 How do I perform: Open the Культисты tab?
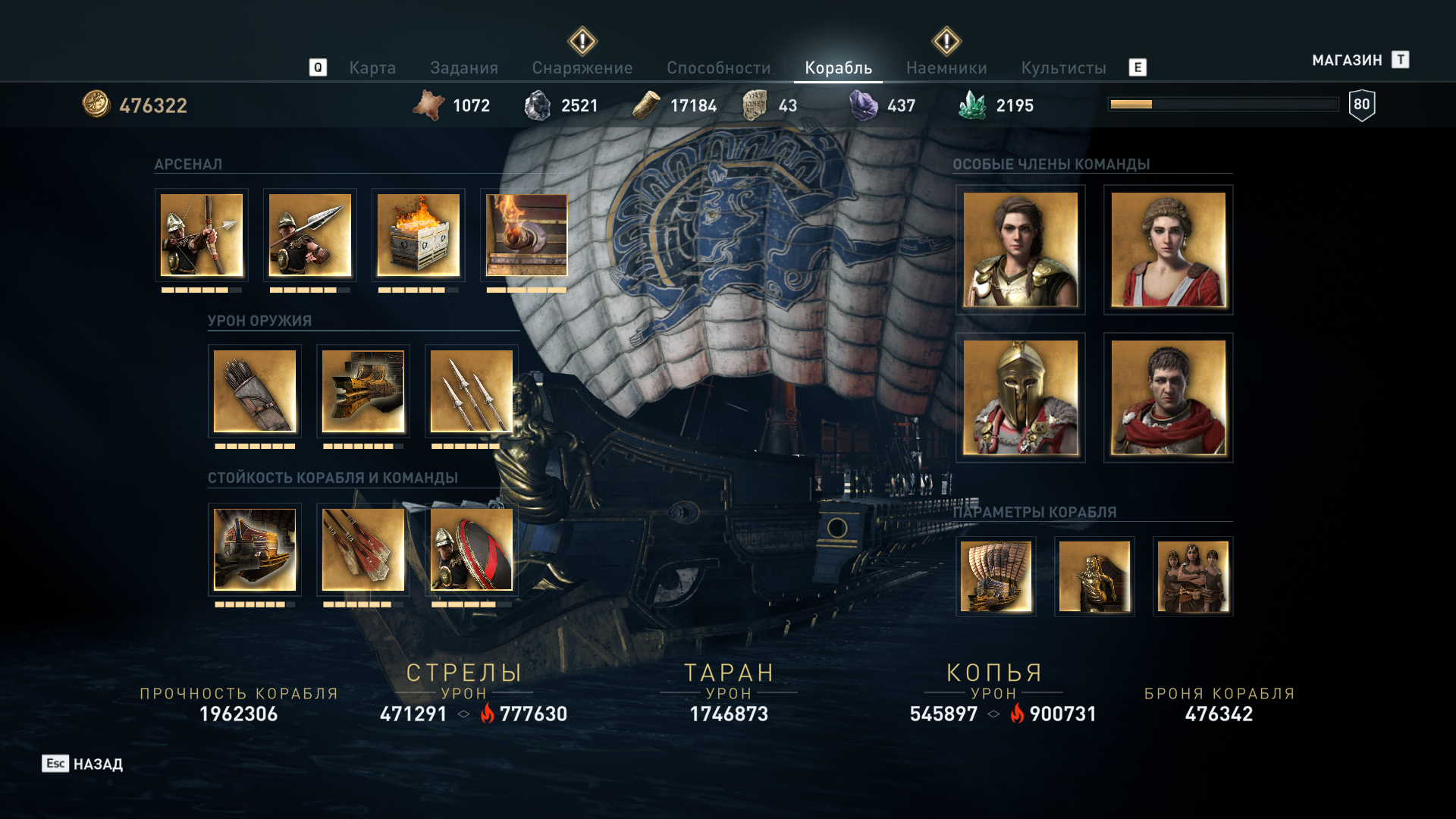(1063, 68)
